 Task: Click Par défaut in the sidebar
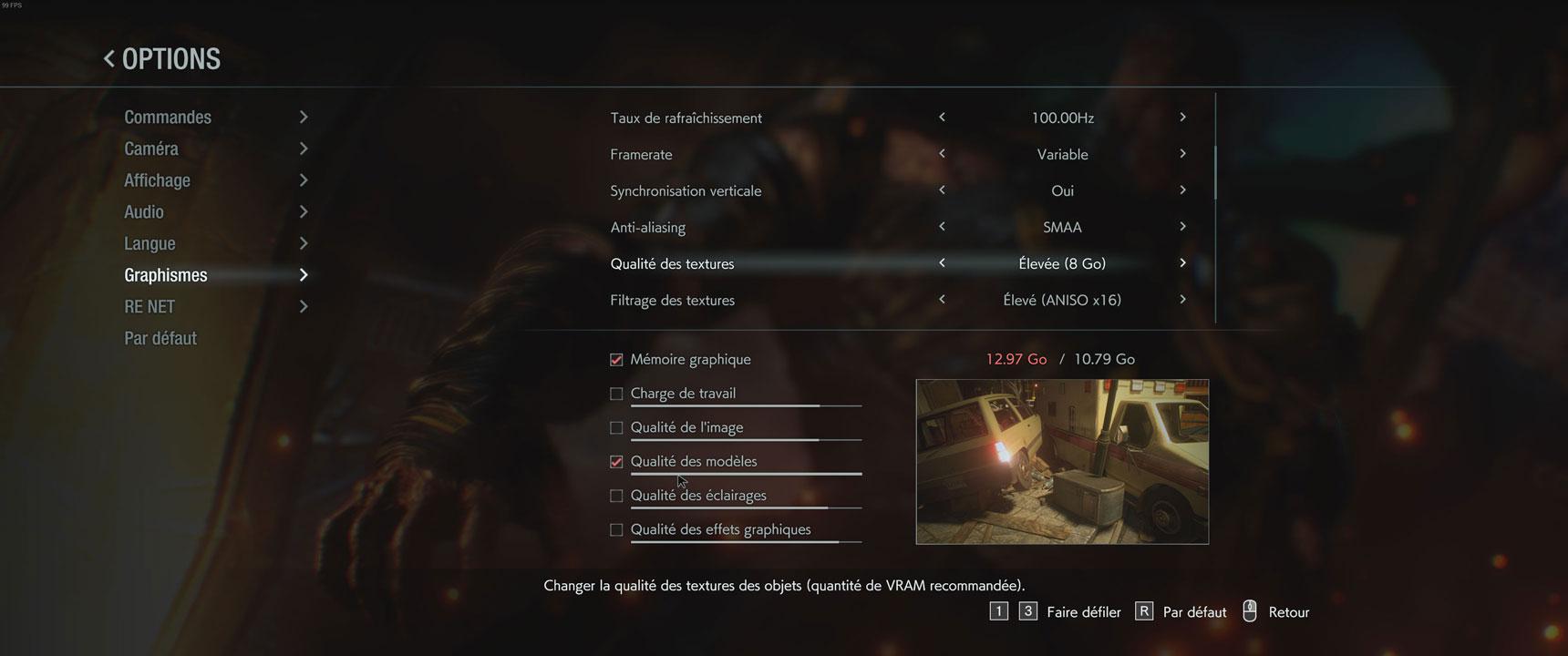[160, 337]
